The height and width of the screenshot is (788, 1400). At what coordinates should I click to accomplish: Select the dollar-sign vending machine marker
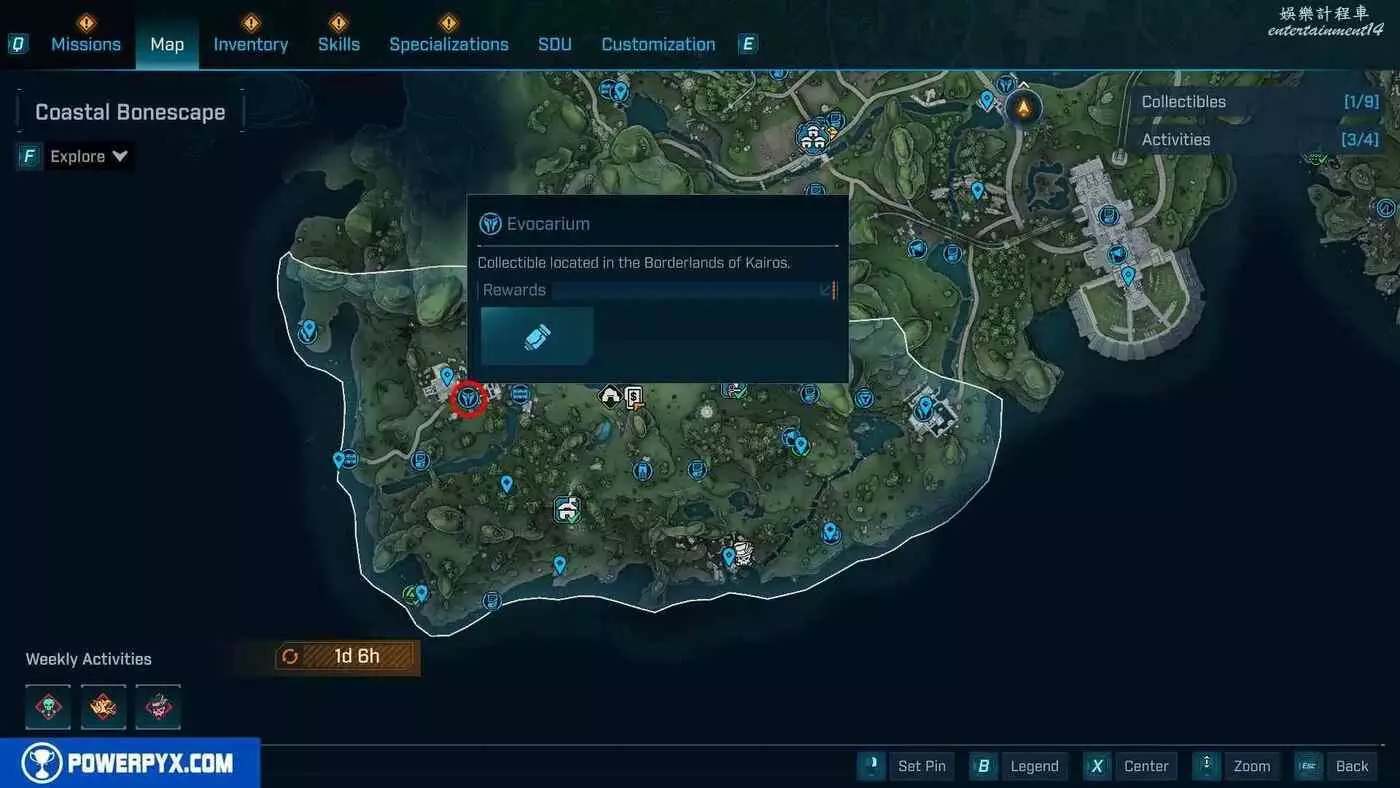click(633, 398)
